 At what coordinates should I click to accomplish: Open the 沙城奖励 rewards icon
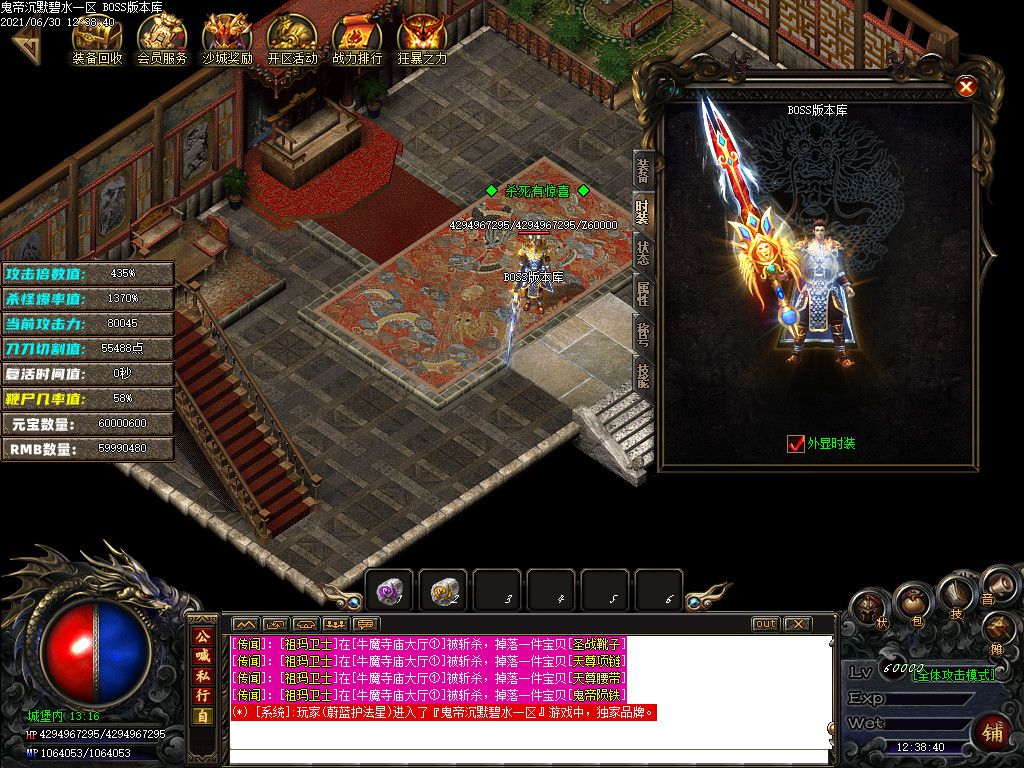[x=227, y=40]
